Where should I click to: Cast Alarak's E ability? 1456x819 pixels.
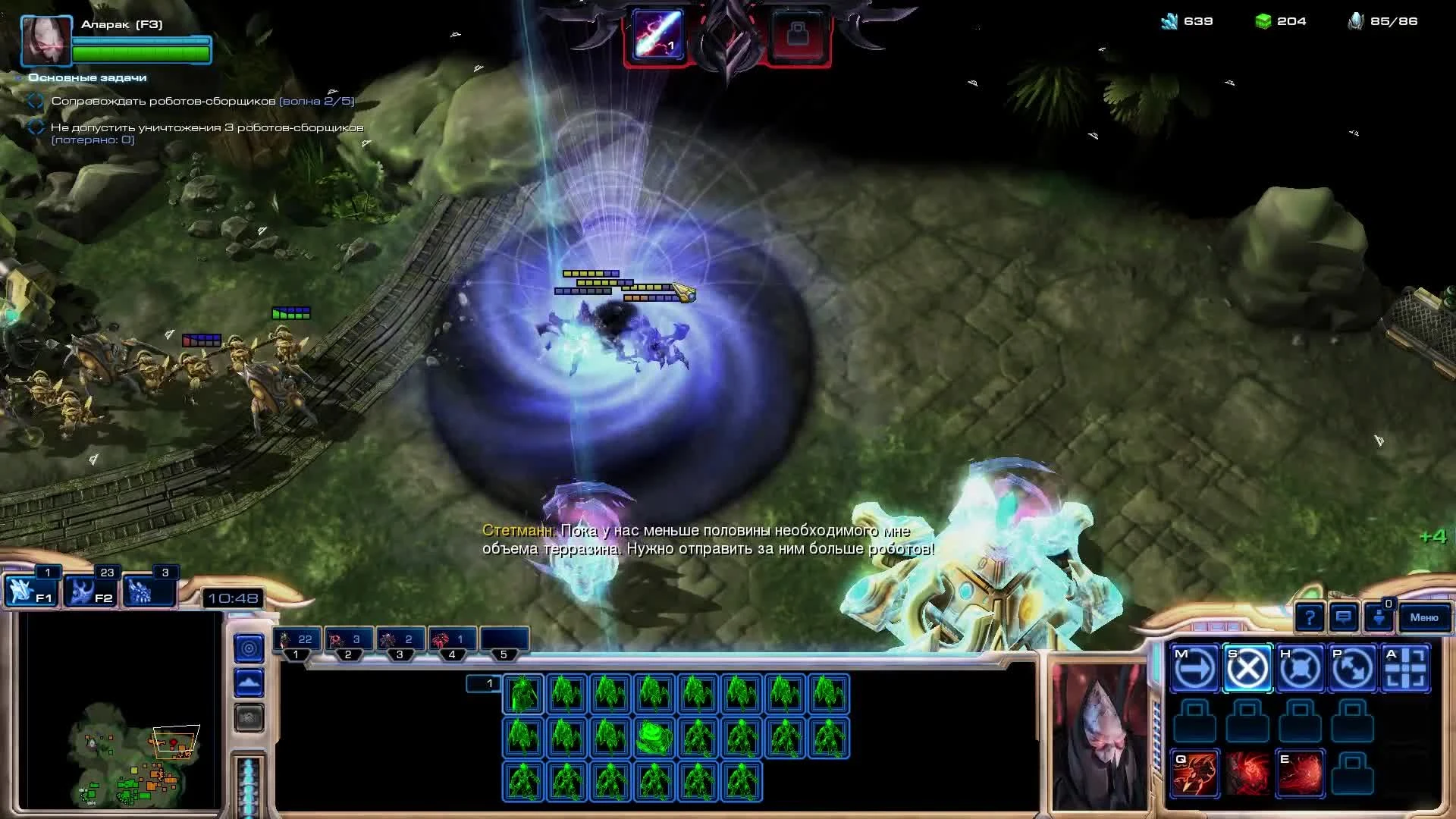[1300, 773]
